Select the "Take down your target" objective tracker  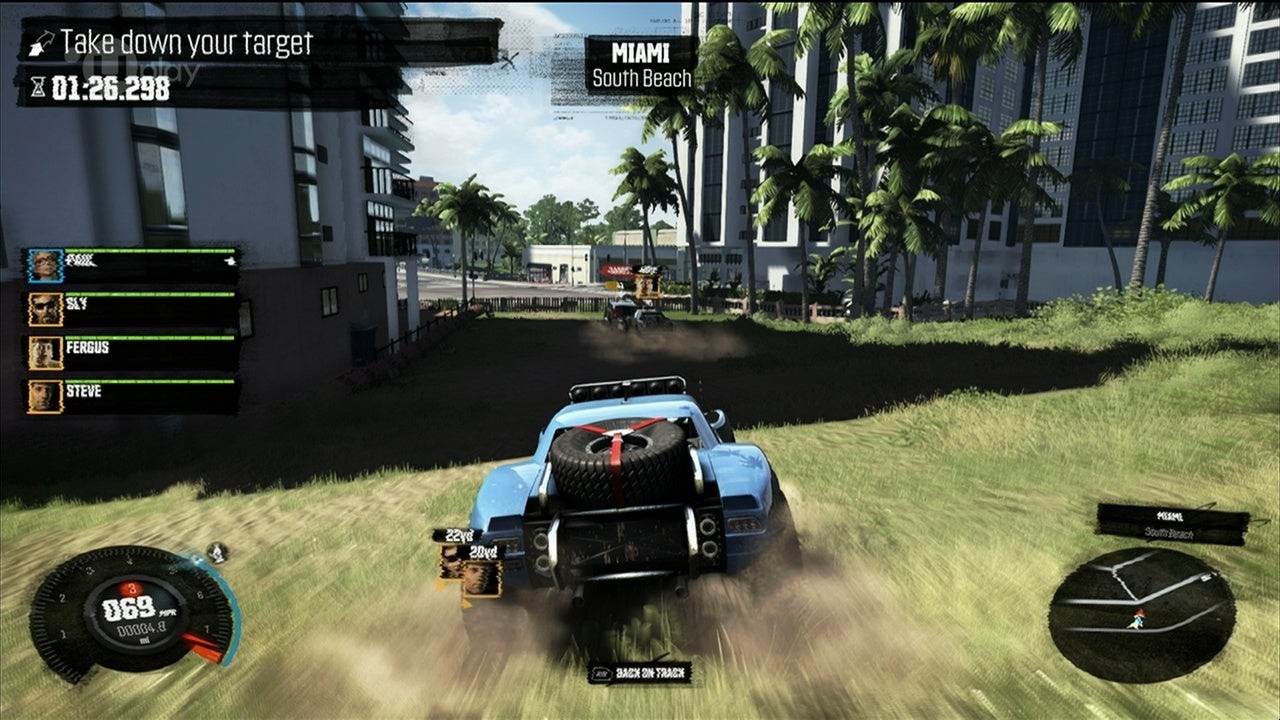point(185,43)
